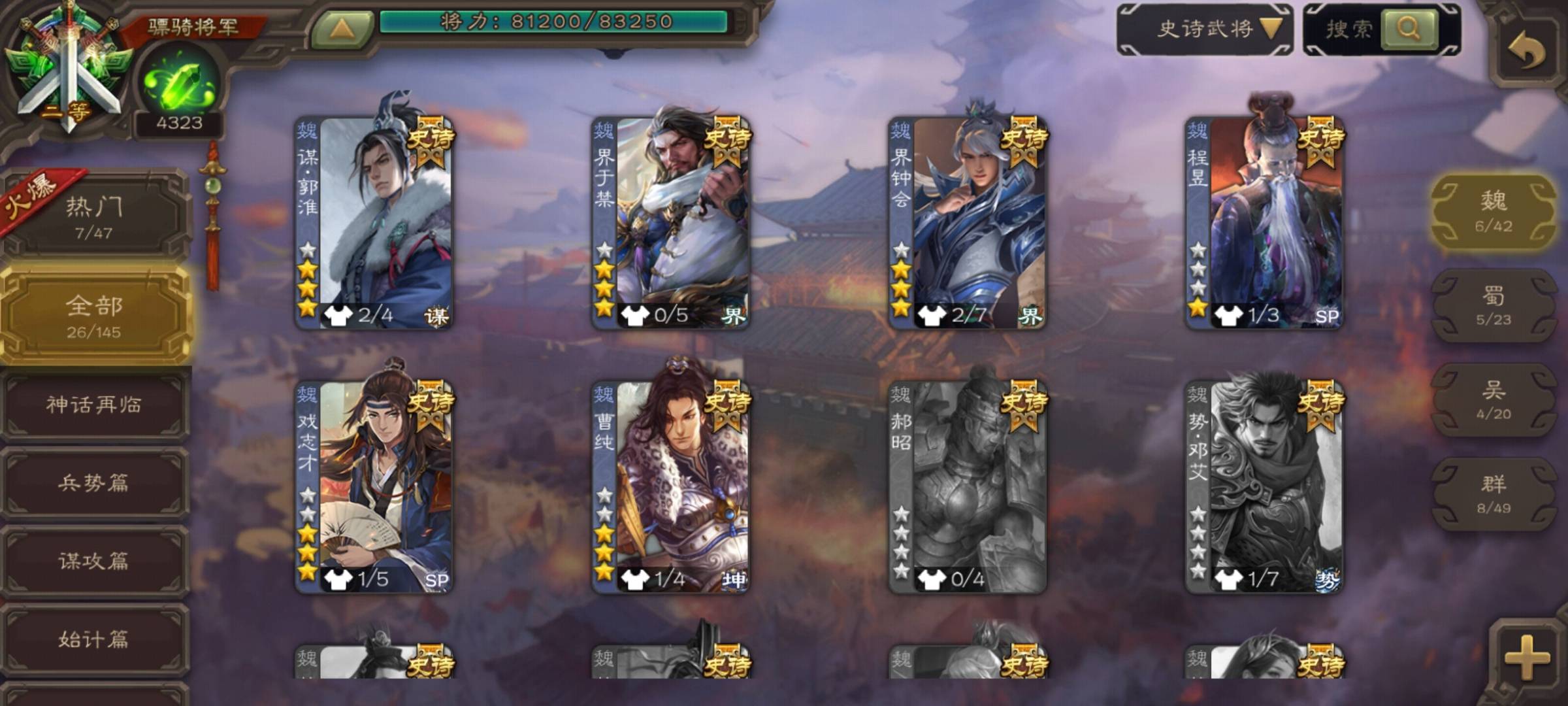Choose the 界钟会 general card
Image resolution: width=1568 pixels, height=706 pixels.
(968, 222)
